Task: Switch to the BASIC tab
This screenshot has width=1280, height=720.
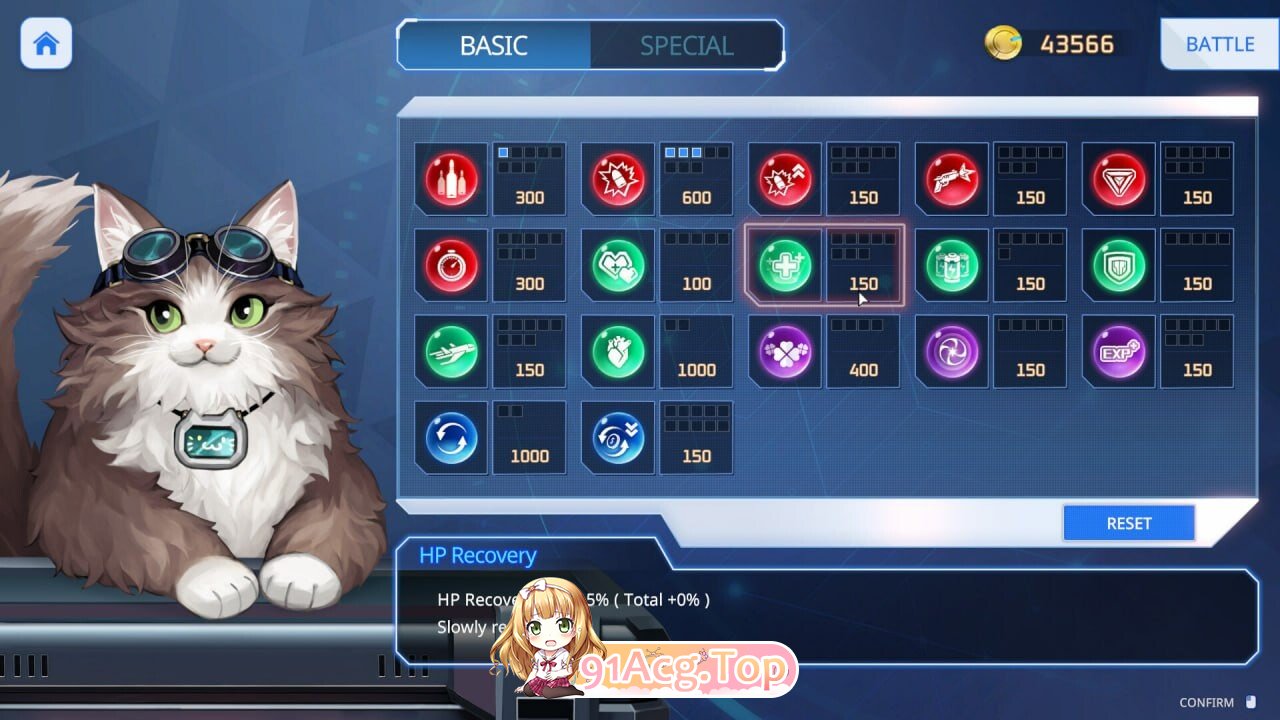Action: (x=494, y=45)
